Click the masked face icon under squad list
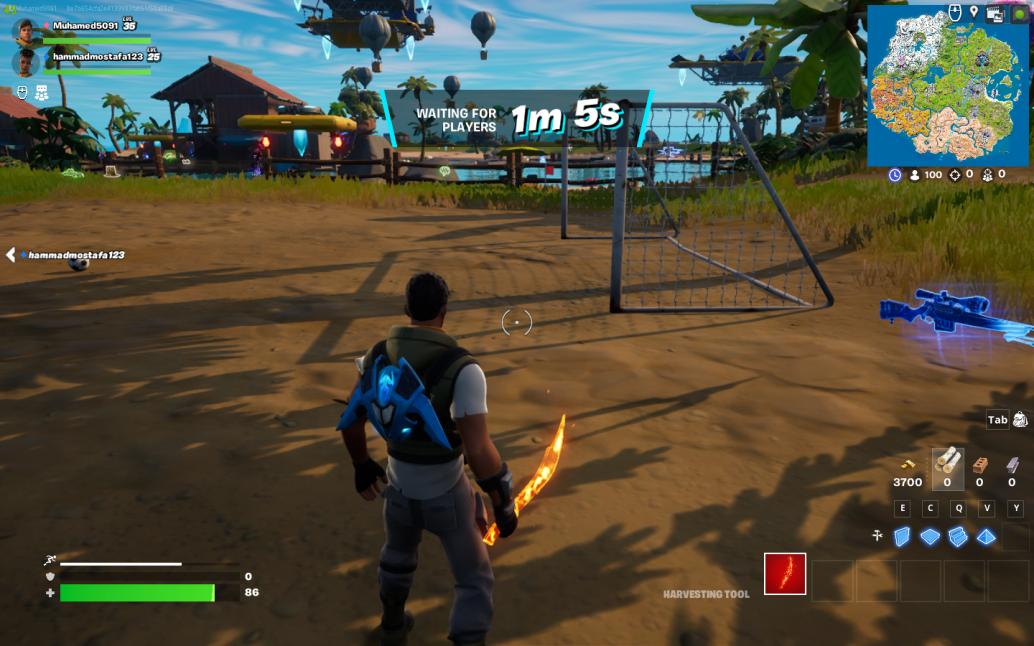 coord(22,93)
